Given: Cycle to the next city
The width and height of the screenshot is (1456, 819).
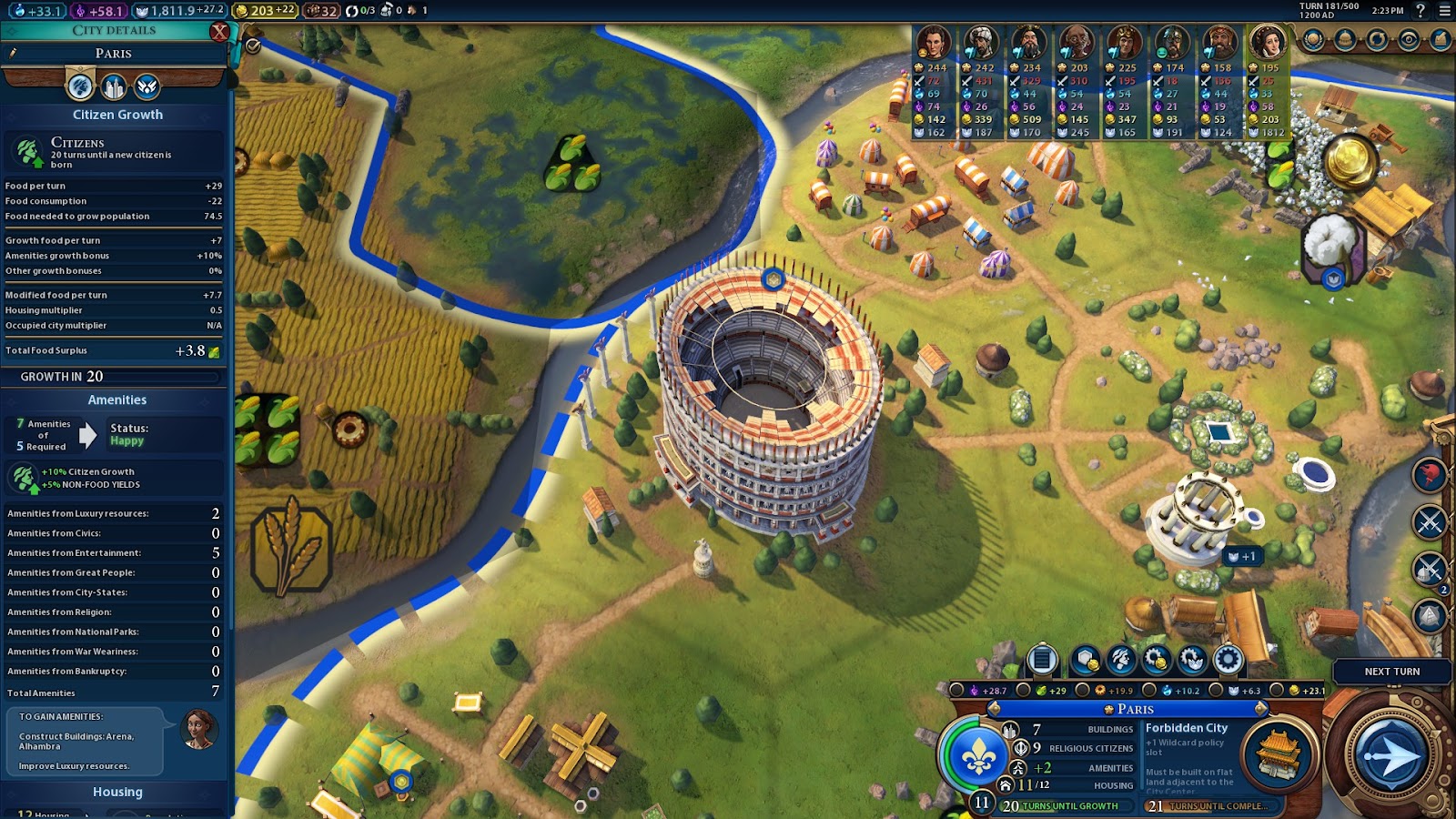Looking at the screenshot, I should point(1260,709).
